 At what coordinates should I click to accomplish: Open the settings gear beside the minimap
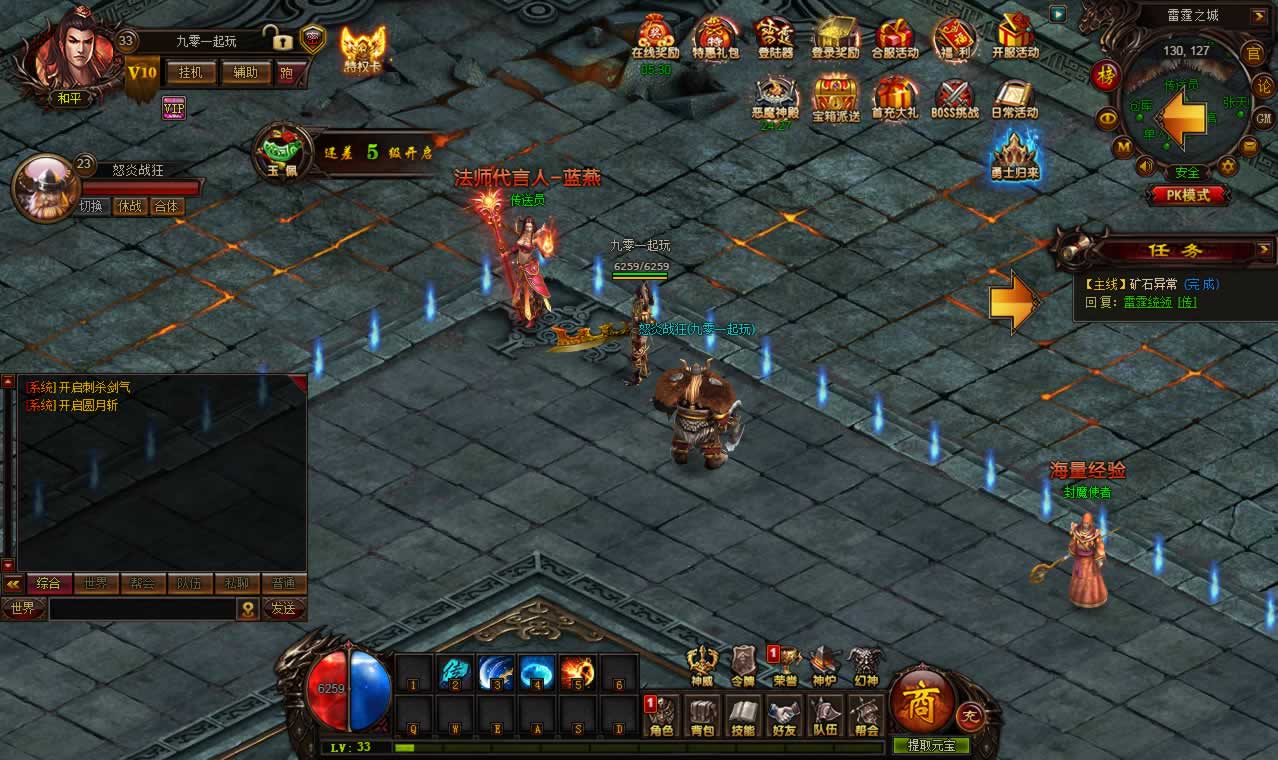pos(1228,166)
